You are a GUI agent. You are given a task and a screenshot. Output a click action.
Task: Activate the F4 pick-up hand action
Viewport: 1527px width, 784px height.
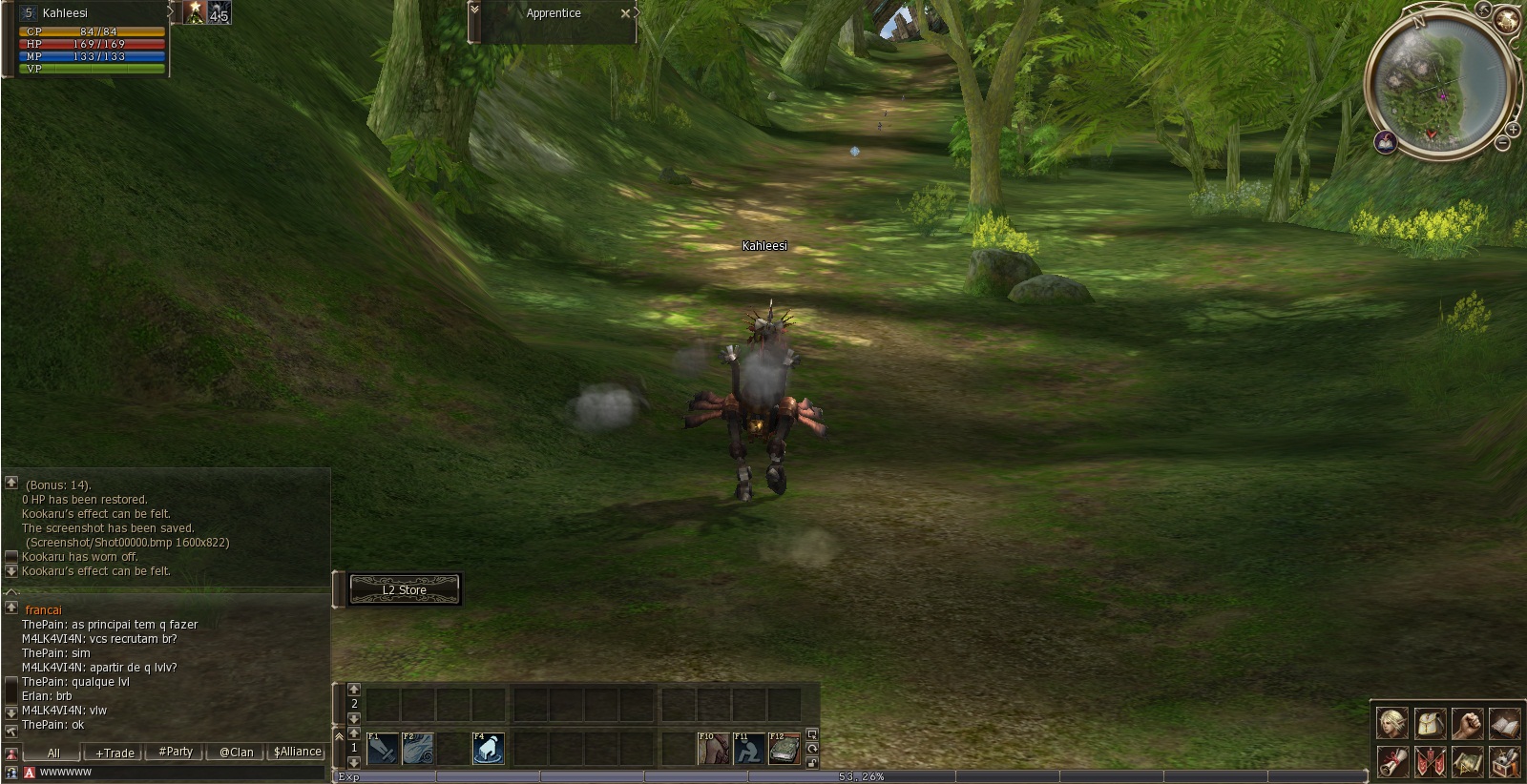[489, 749]
